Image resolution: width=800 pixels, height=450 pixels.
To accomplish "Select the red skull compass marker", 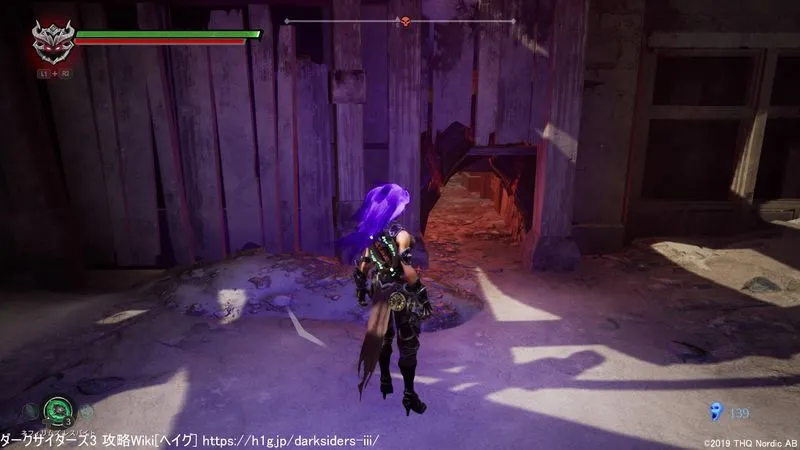I will [x=407, y=21].
